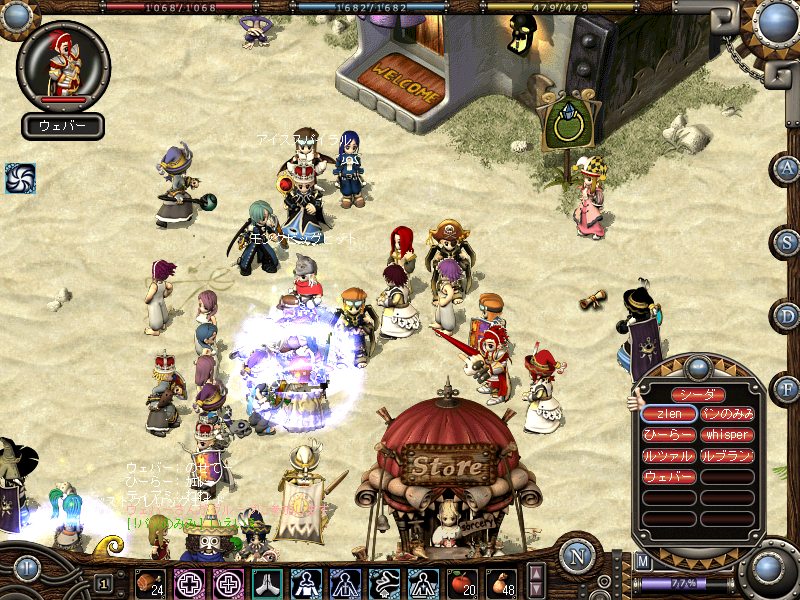Click the シーダ name at the list top
Viewport: 800px width, 600px height.
698,394
